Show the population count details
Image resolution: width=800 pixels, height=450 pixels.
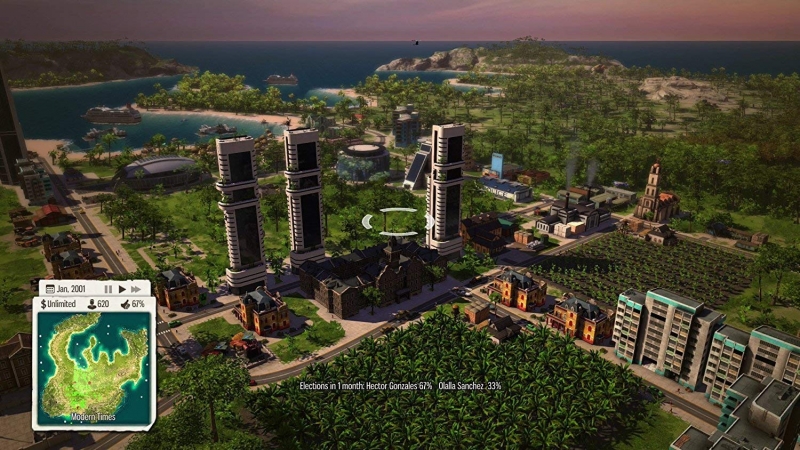pyautogui.click(x=98, y=304)
